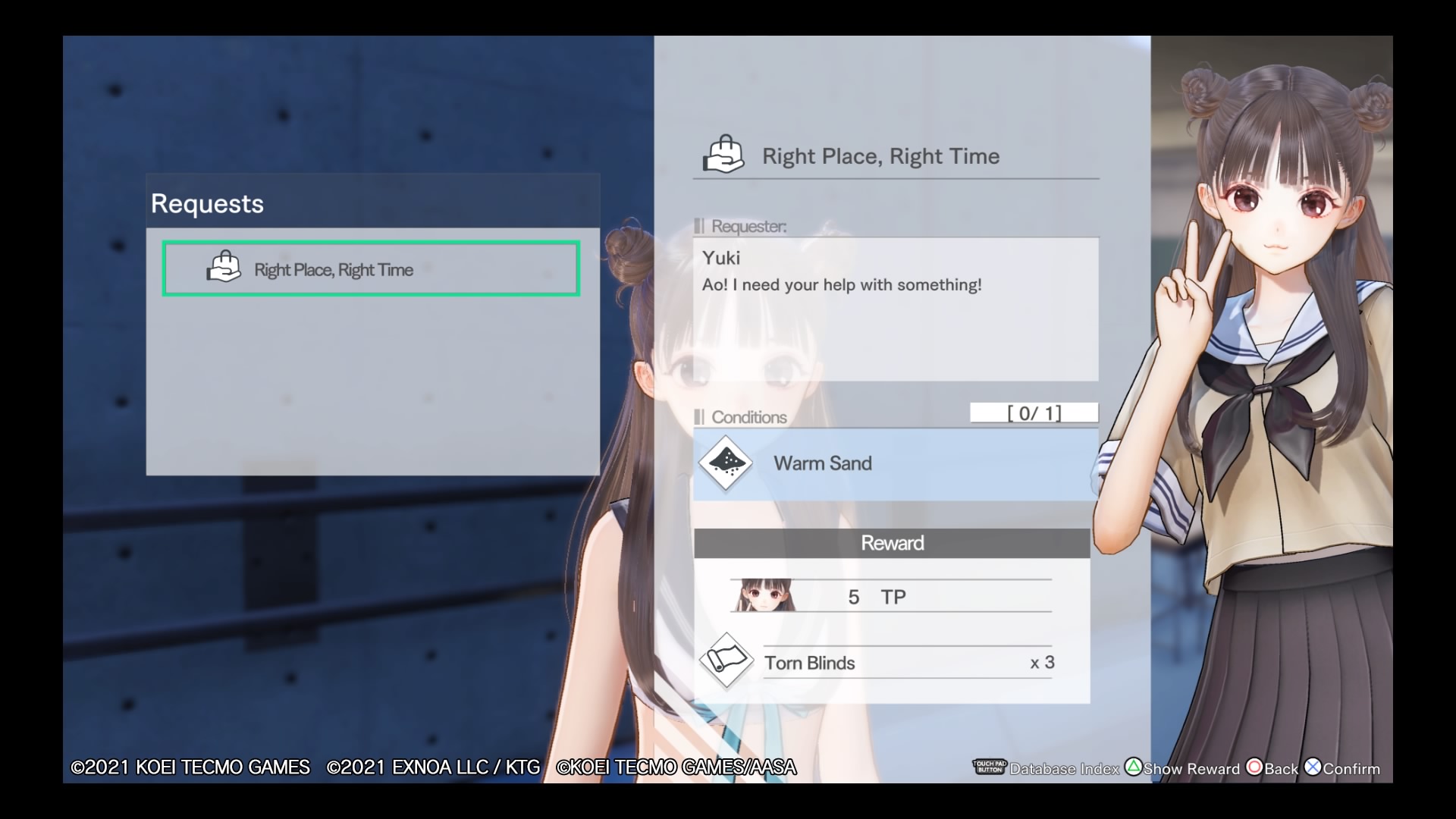Go Back from the request screen
The image size is (1456, 819).
(x=1272, y=768)
